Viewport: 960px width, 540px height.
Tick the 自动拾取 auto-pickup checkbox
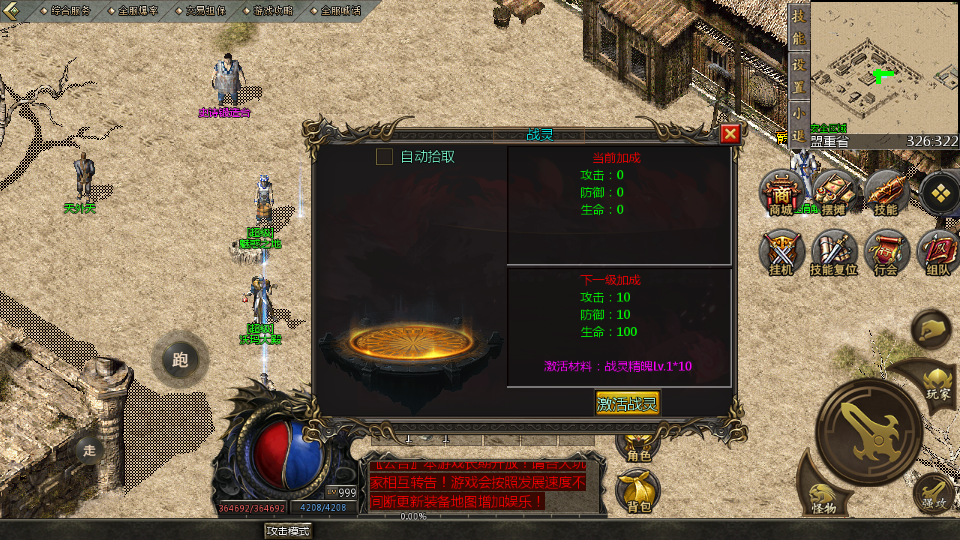[x=384, y=156]
